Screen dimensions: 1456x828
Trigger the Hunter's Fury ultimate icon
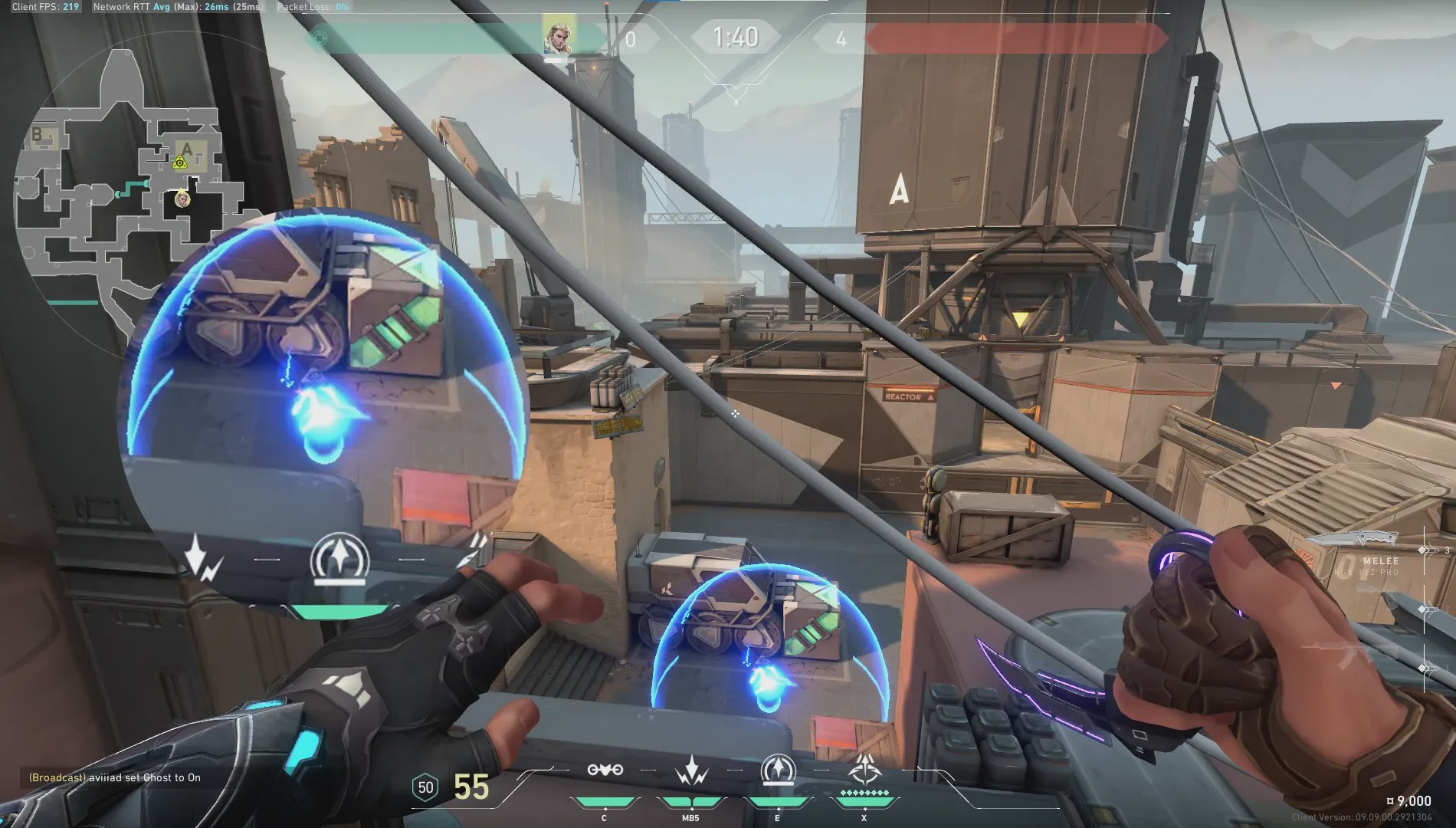point(864,769)
